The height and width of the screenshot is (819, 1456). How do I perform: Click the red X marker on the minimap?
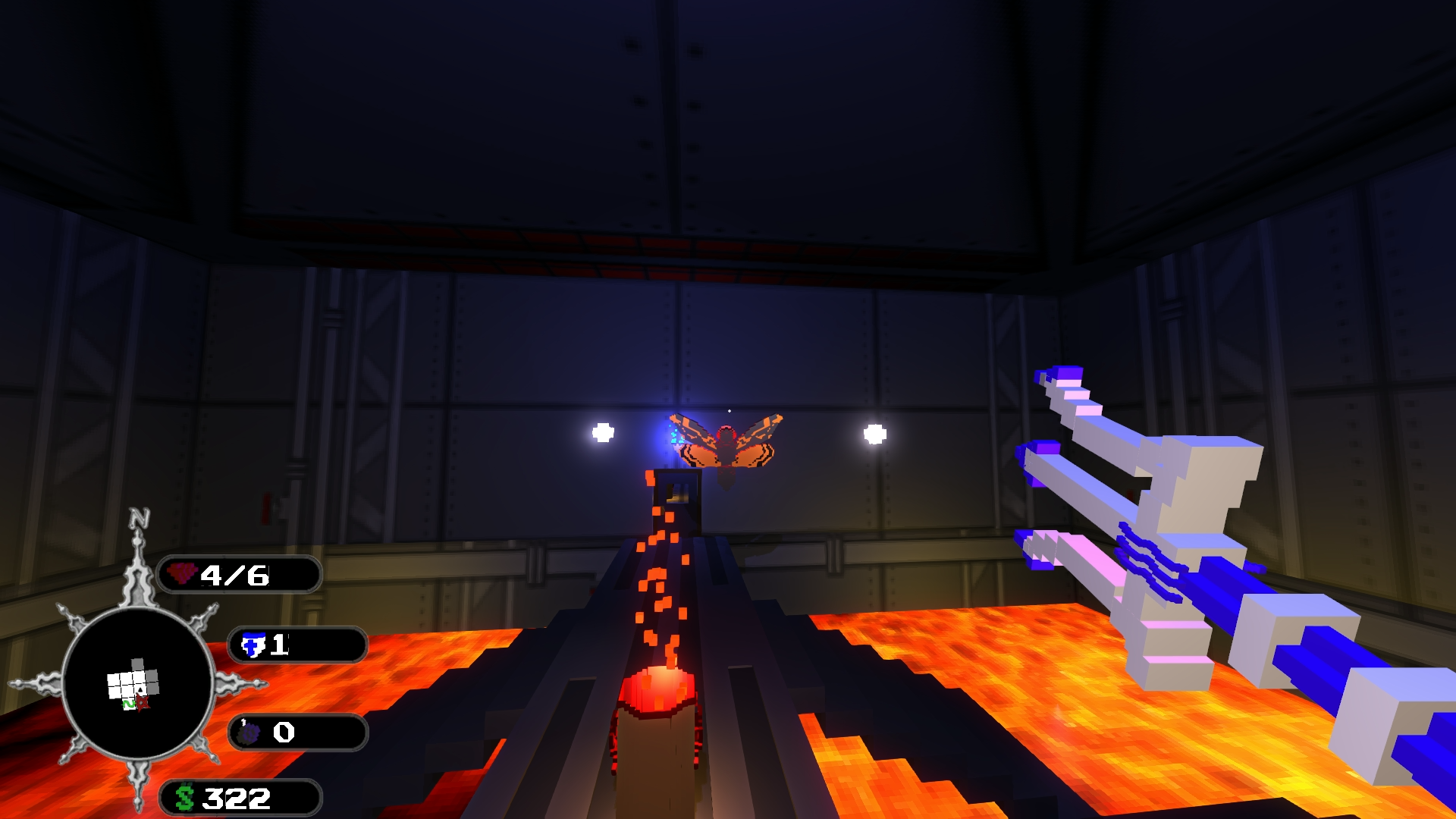(x=143, y=703)
